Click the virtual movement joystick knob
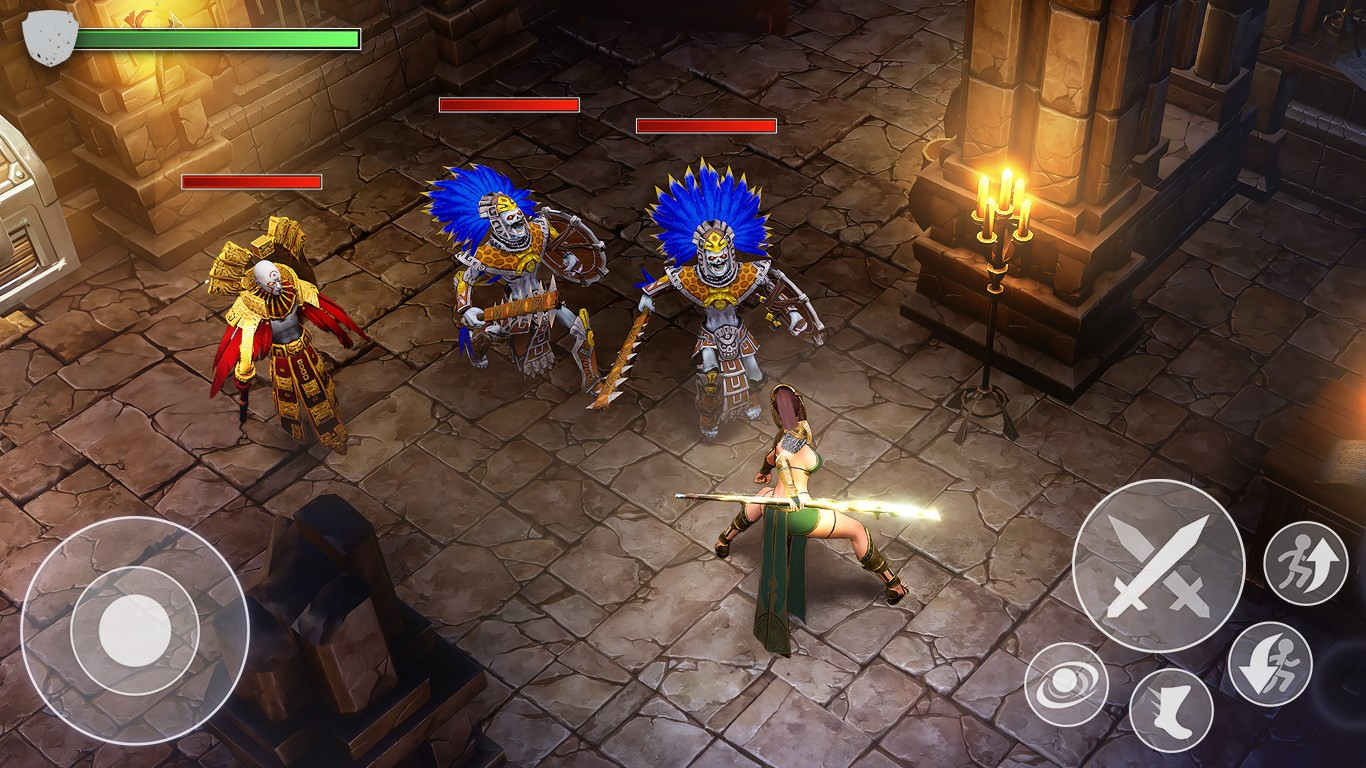Viewport: 1366px width, 768px height. 135,631
